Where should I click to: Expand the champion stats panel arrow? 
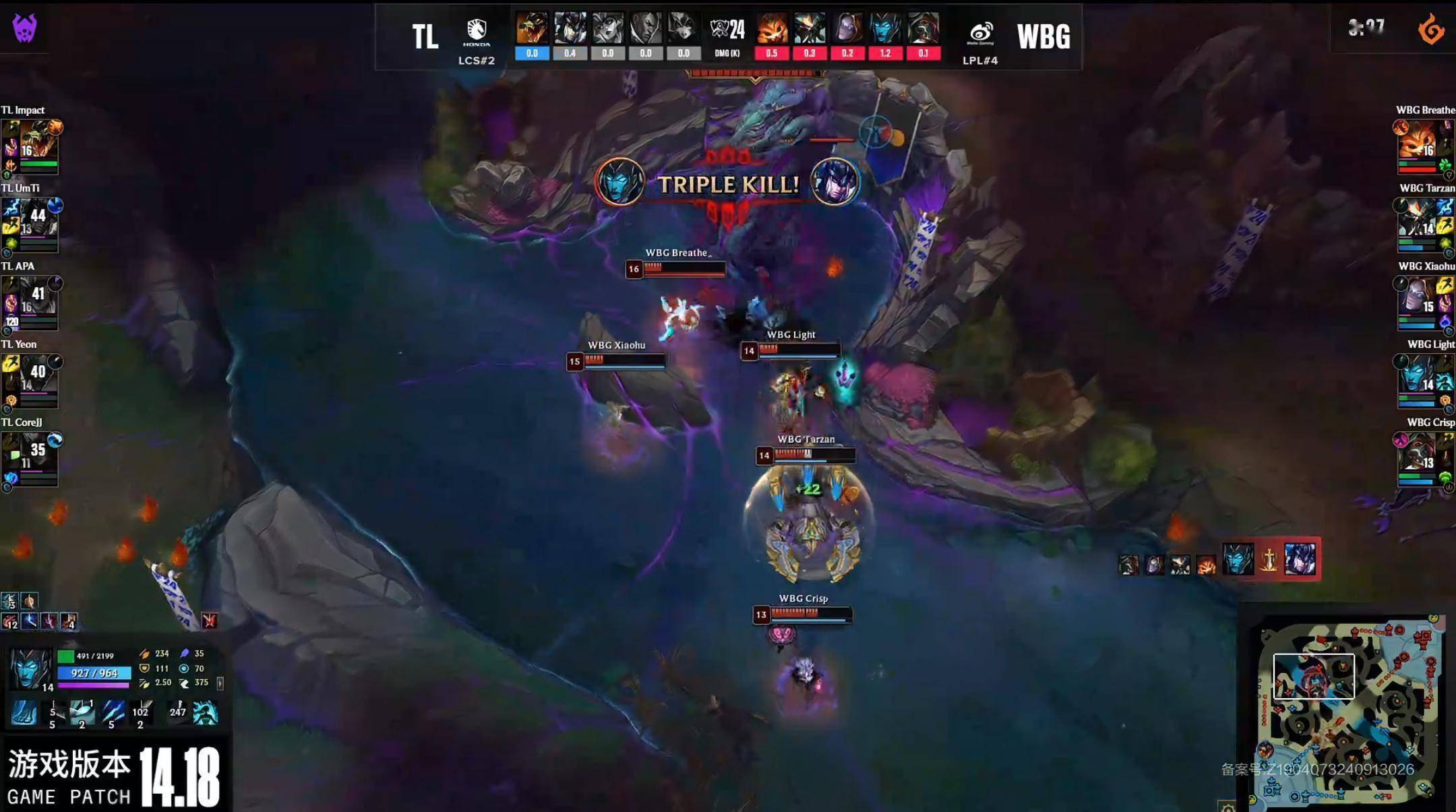tap(220, 683)
